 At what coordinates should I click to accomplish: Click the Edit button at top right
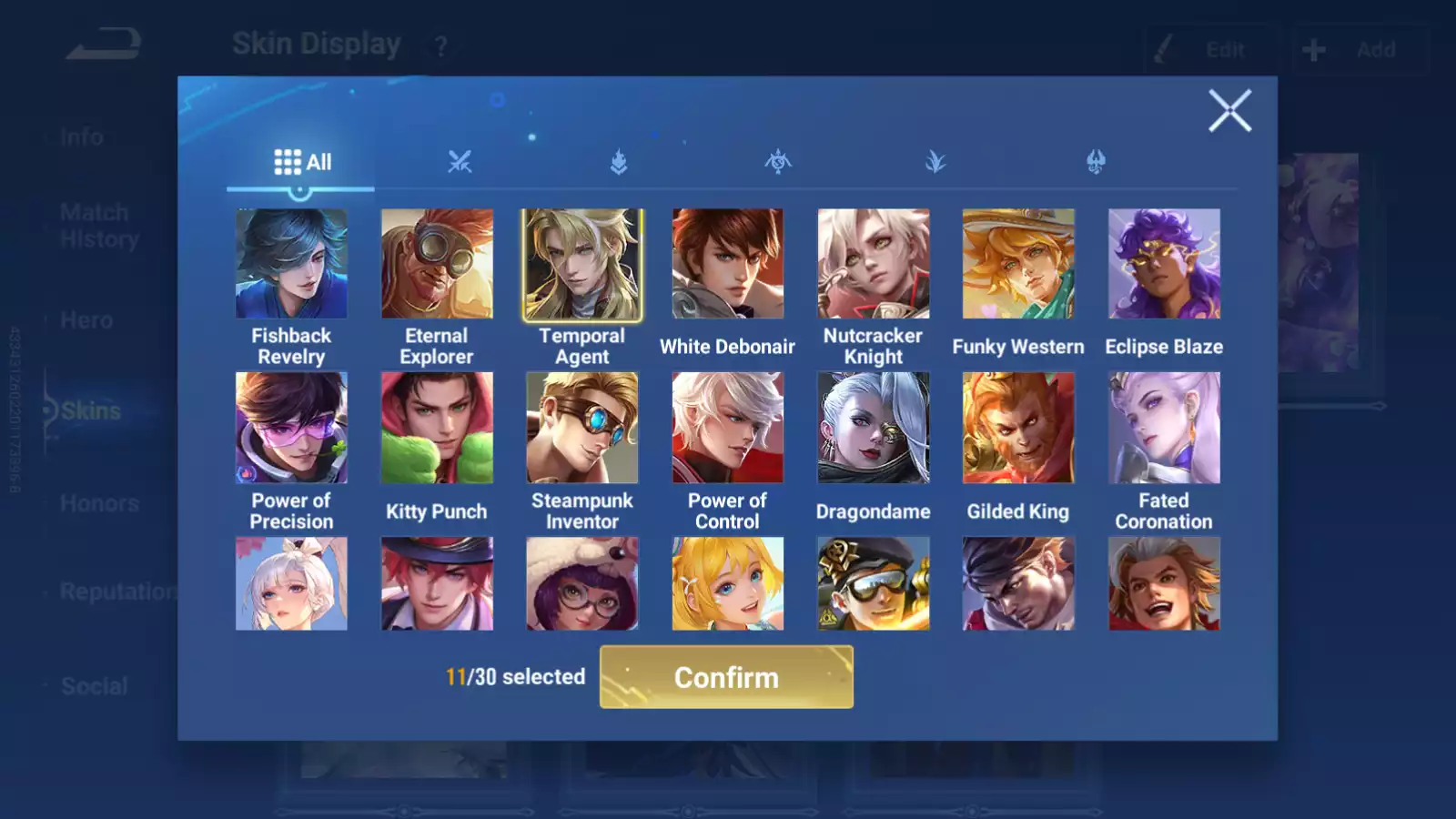point(1210,49)
